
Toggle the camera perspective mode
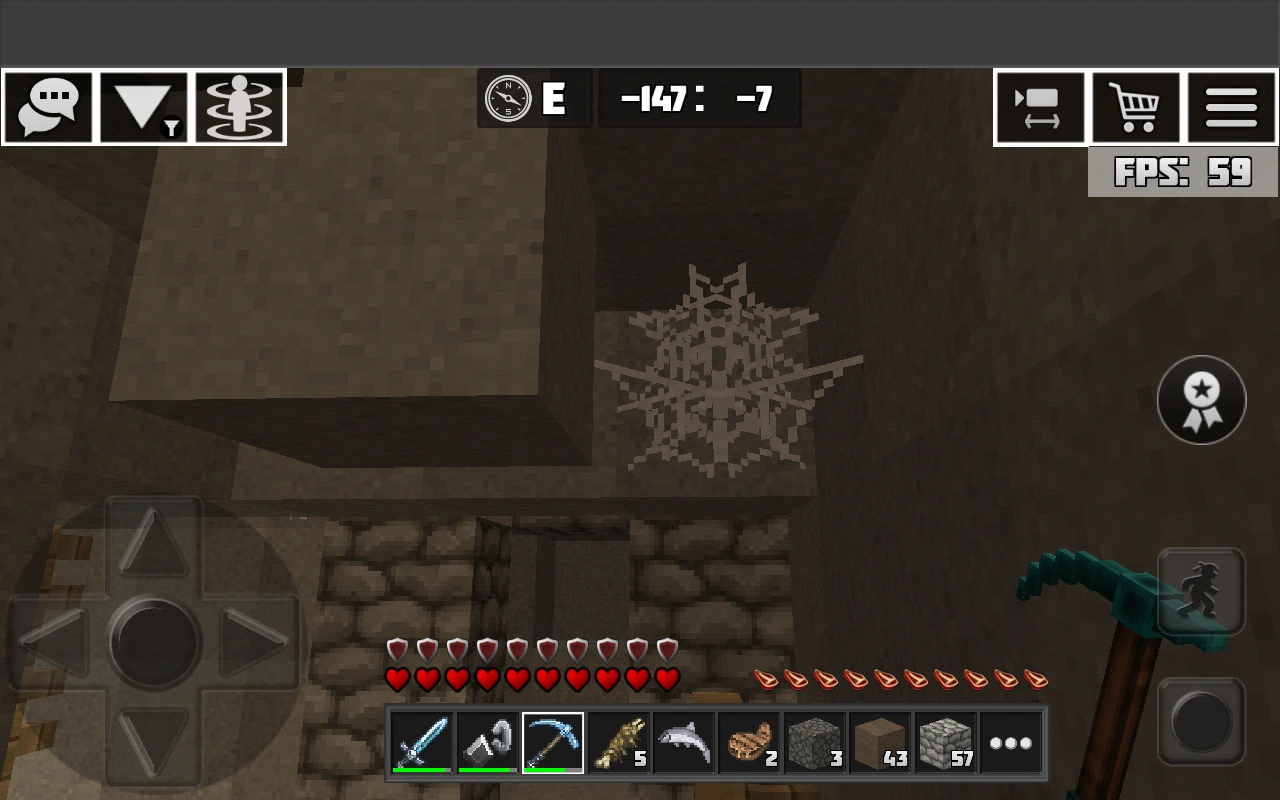point(1040,106)
